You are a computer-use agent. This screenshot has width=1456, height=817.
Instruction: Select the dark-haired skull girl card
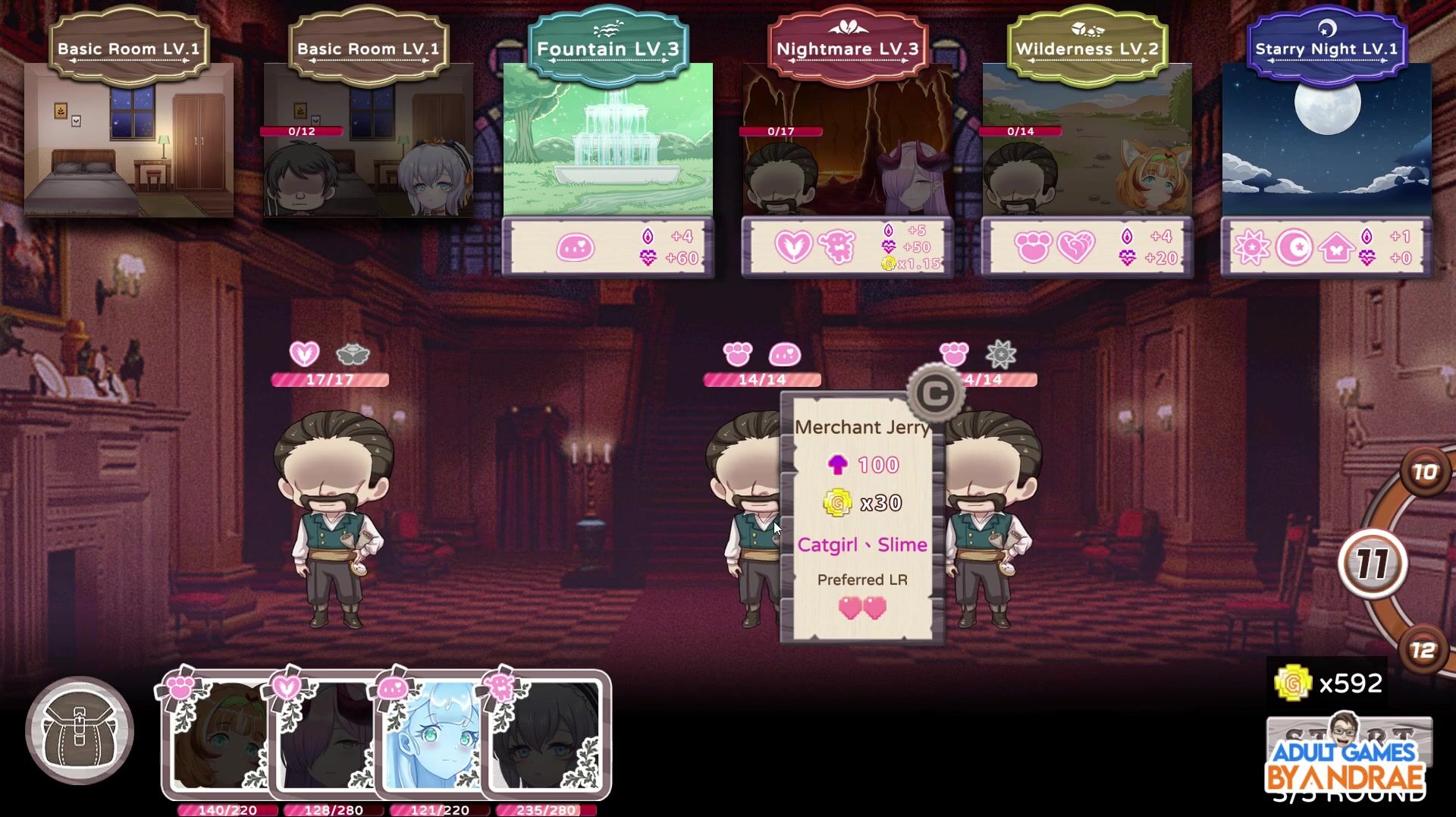point(544,736)
